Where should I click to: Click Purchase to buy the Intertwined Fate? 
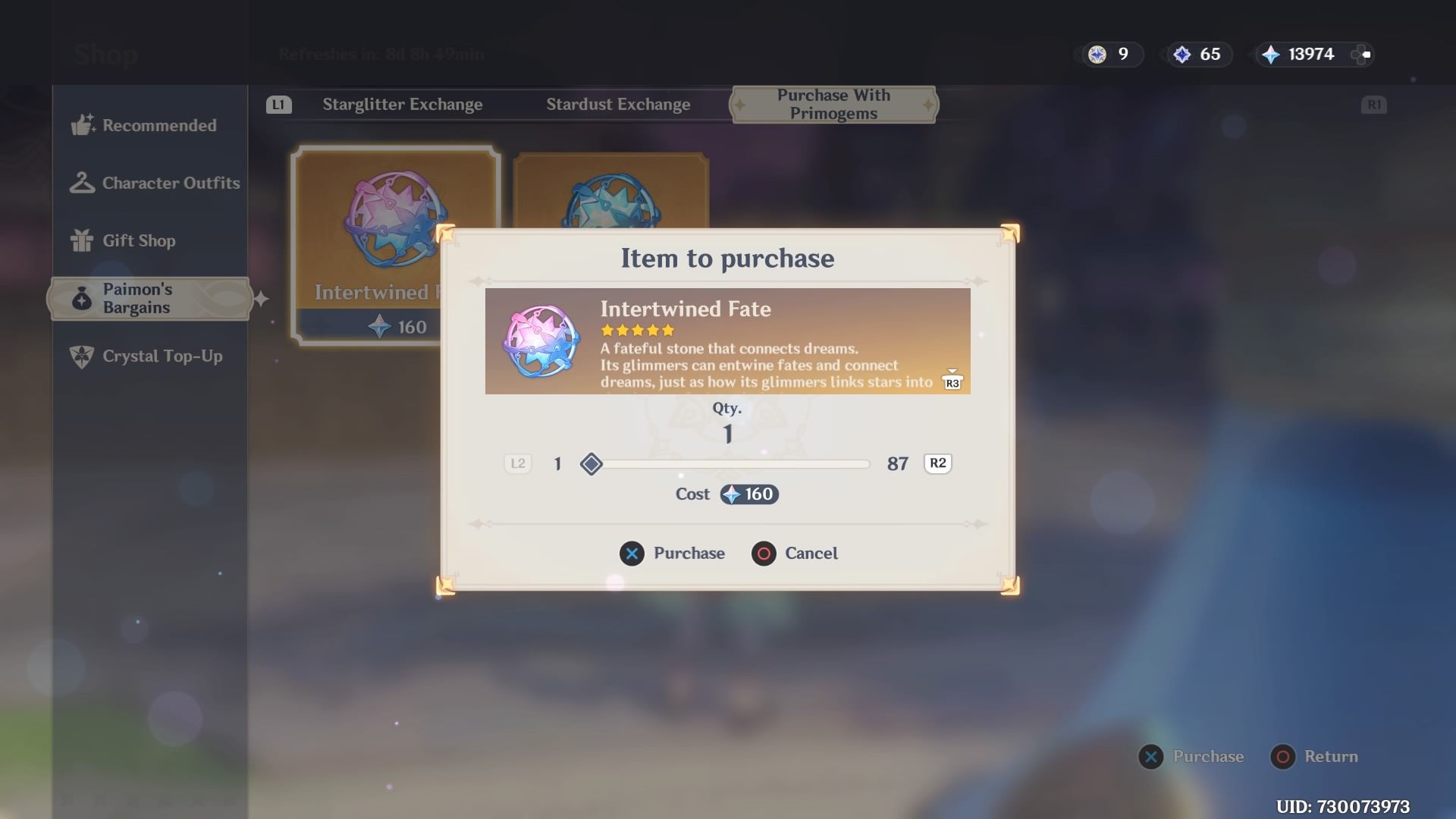pos(672,554)
